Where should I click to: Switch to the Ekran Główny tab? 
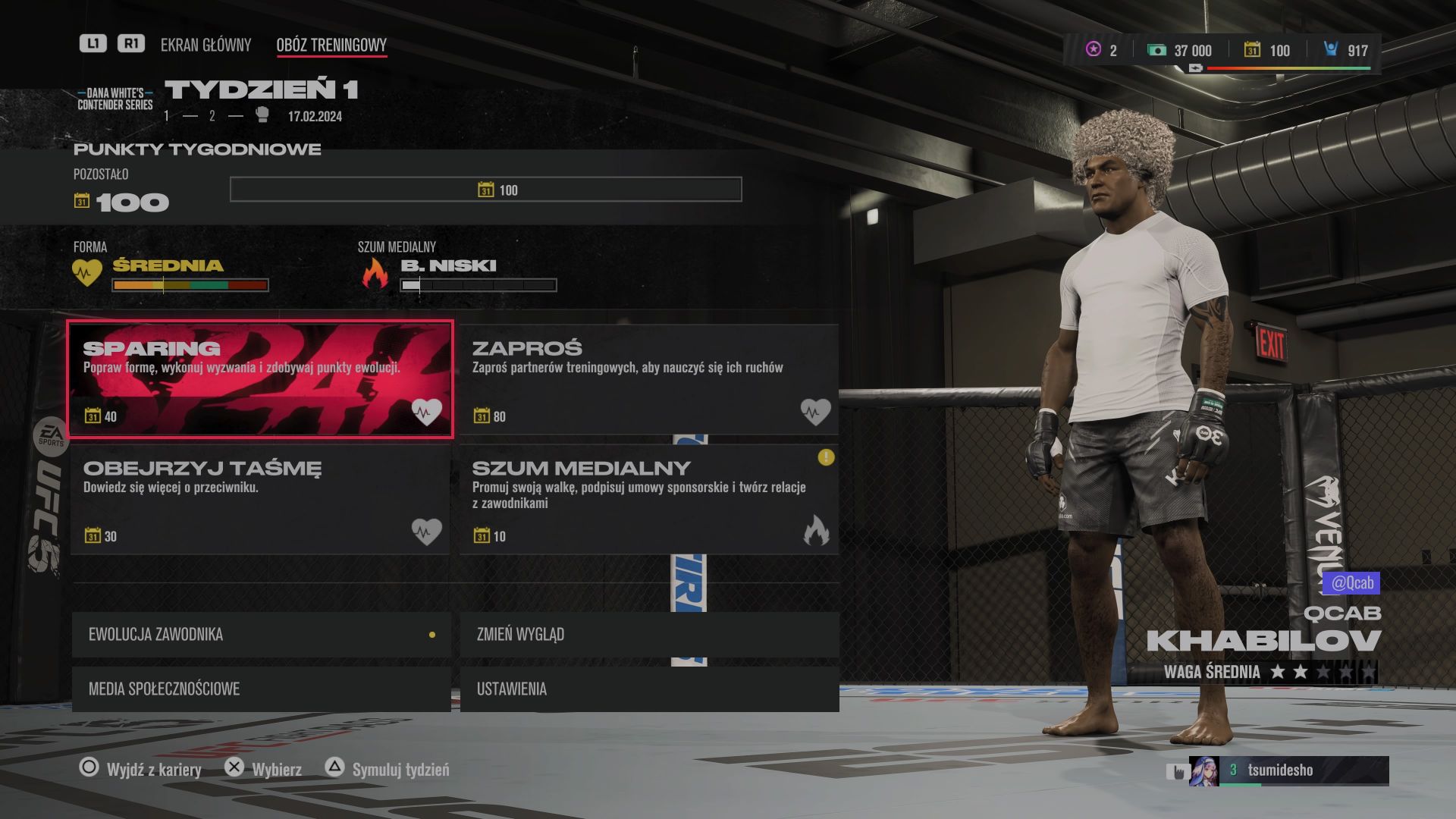click(x=206, y=45)
